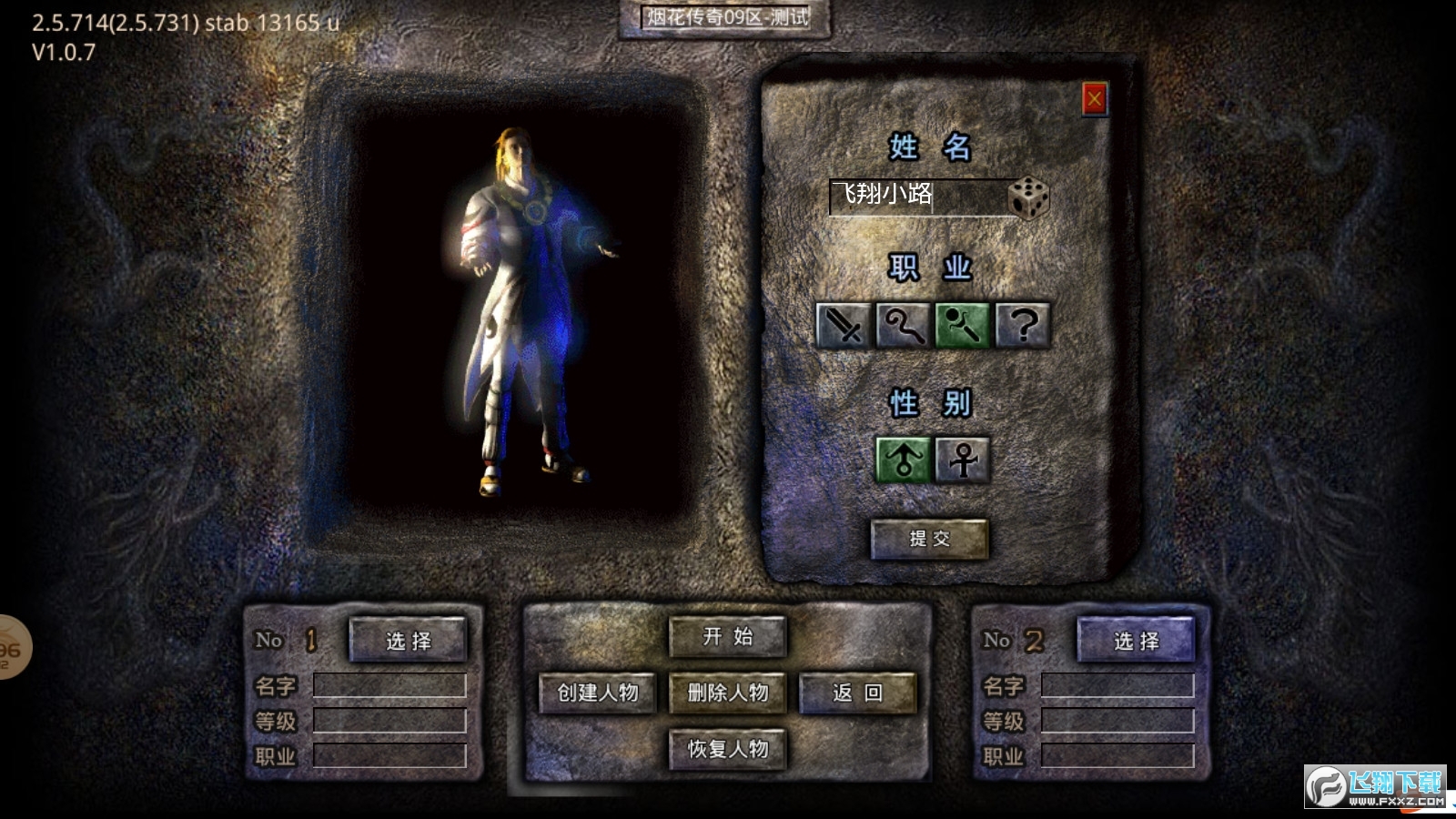Choose the mage staff class icon
Screen dimensions: 1456x819
coord(903,325)
